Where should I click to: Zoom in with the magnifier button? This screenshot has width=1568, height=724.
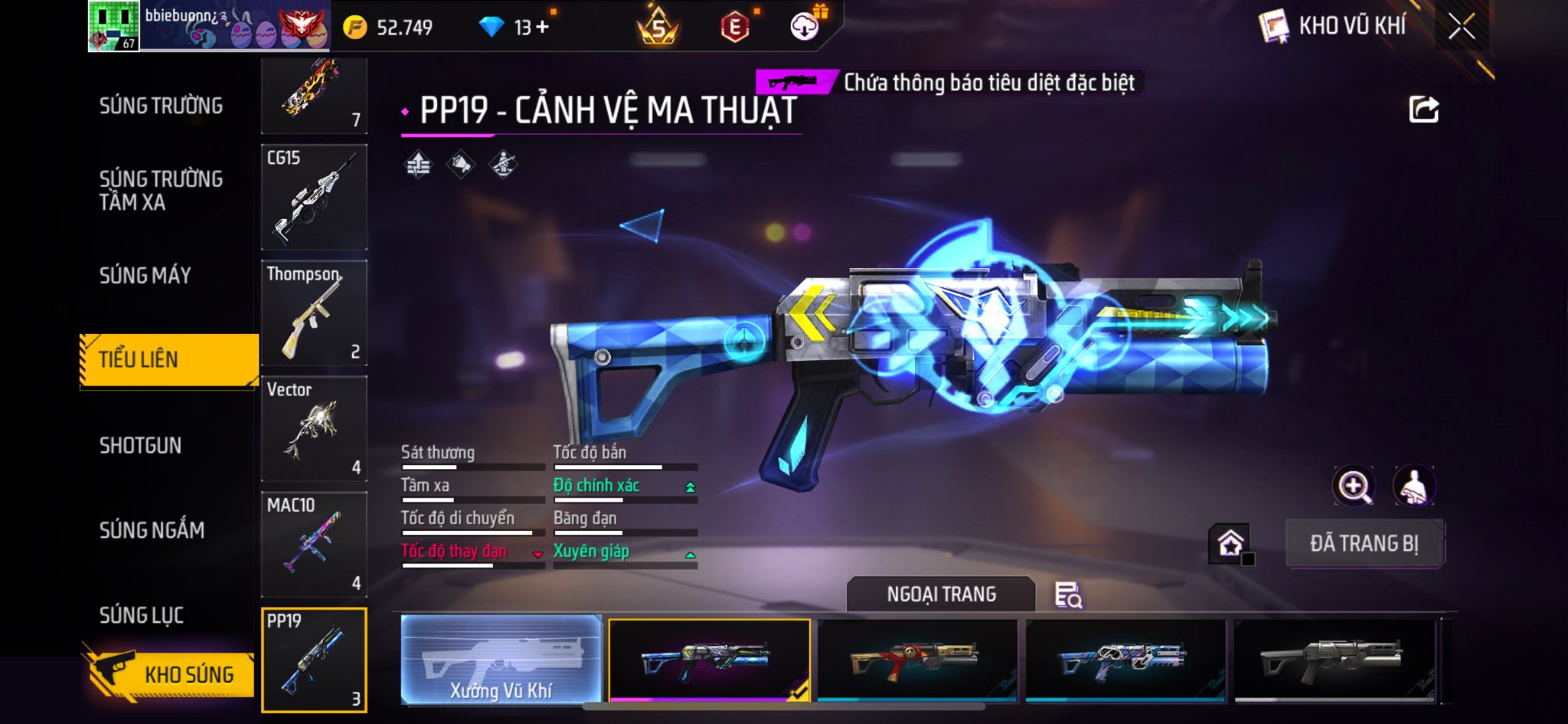tap(1354, 486)
